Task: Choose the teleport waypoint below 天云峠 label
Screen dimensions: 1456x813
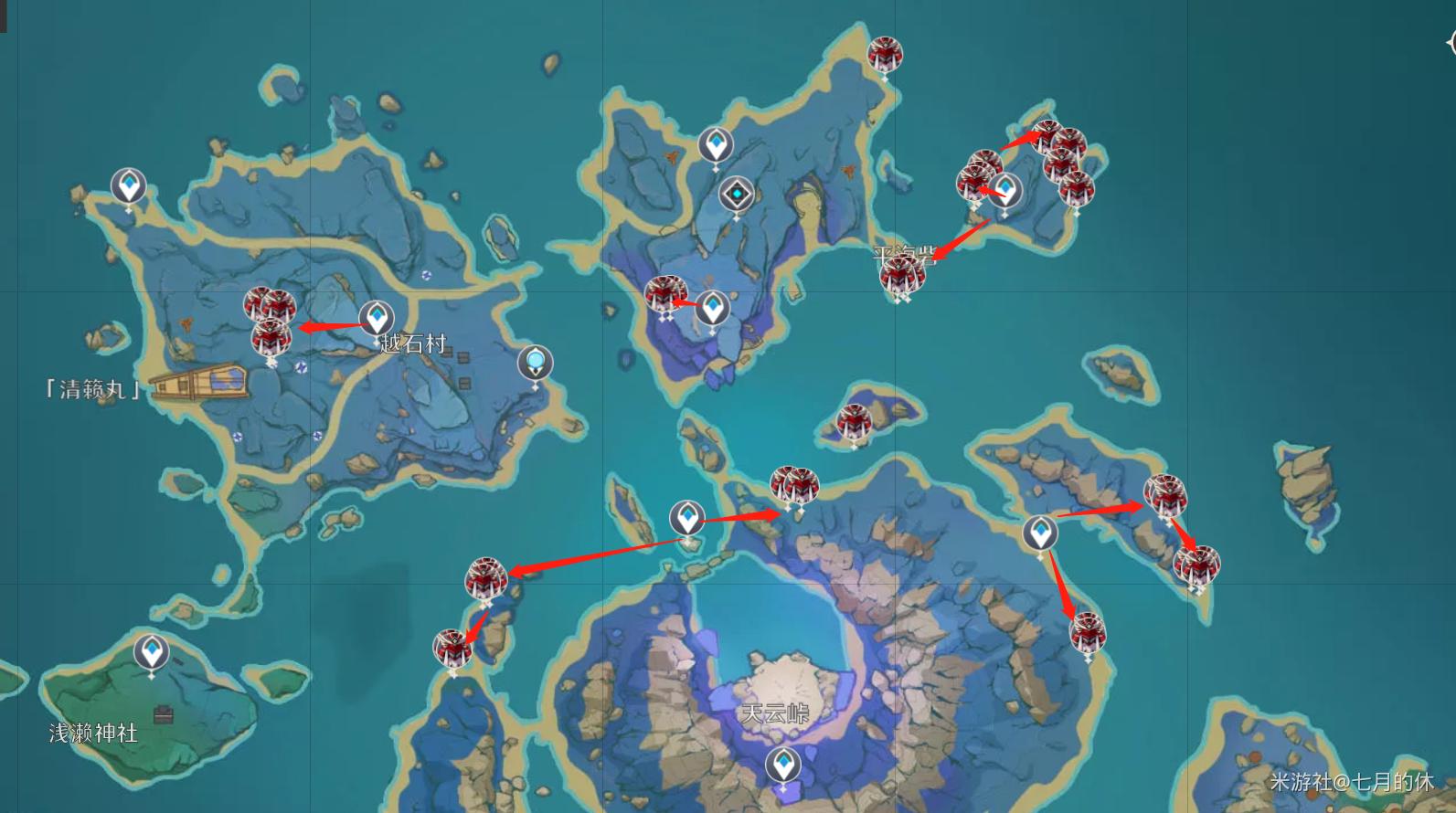Action: click(x=782, y=764)
